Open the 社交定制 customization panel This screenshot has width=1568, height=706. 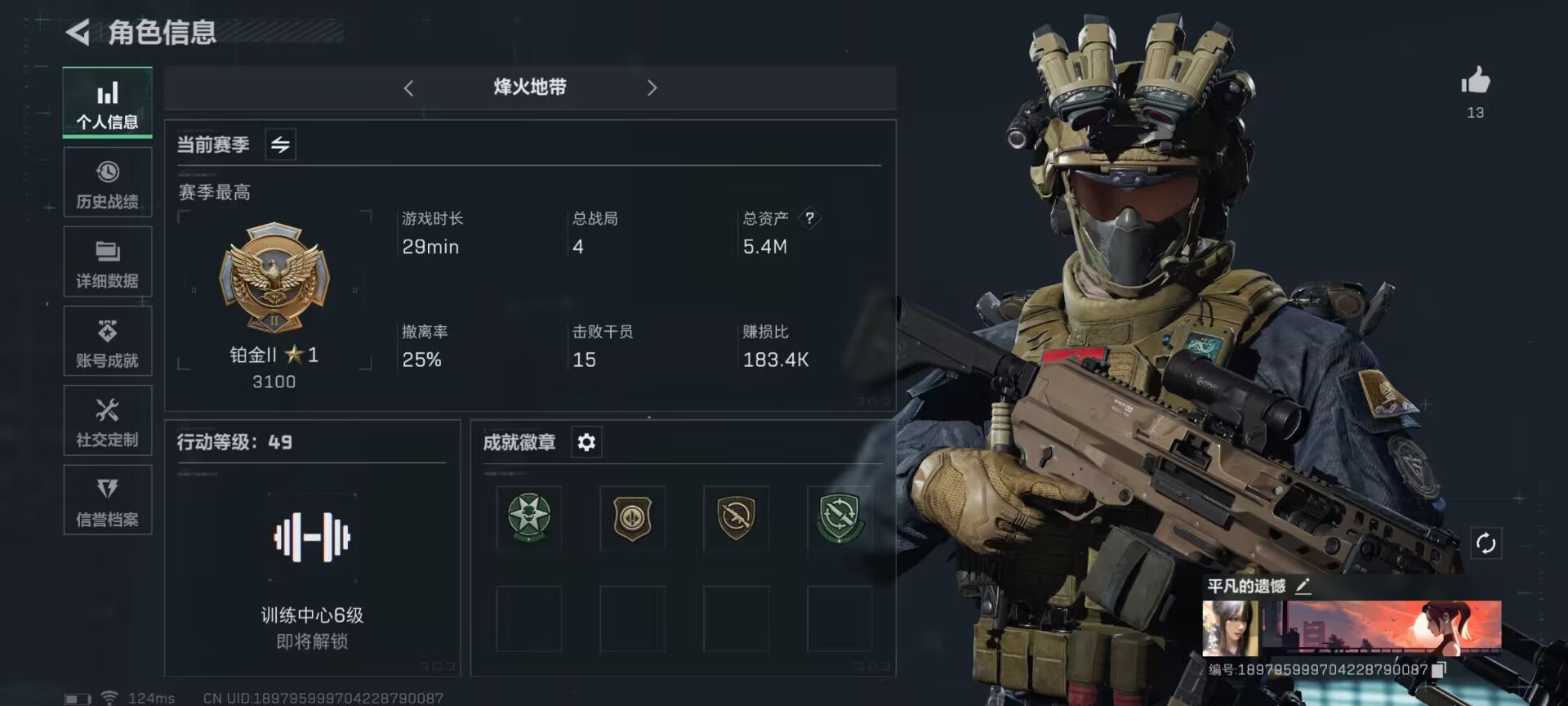107,420
